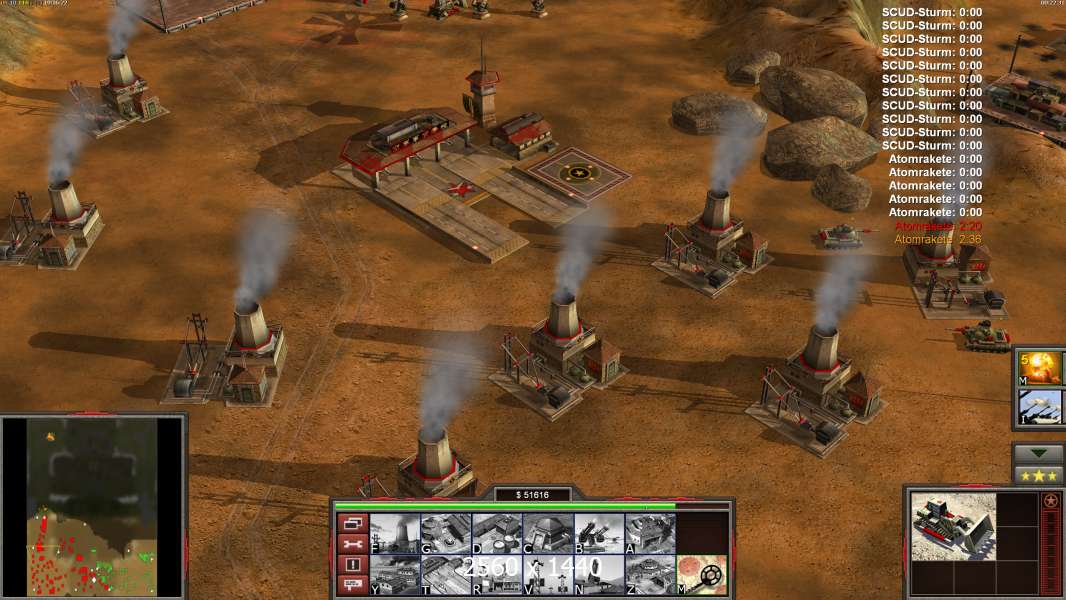The height and width of the screenshot is (600, 1066).
Task: Activate the mine-clearing command marked M
Action: click(701, 575)
